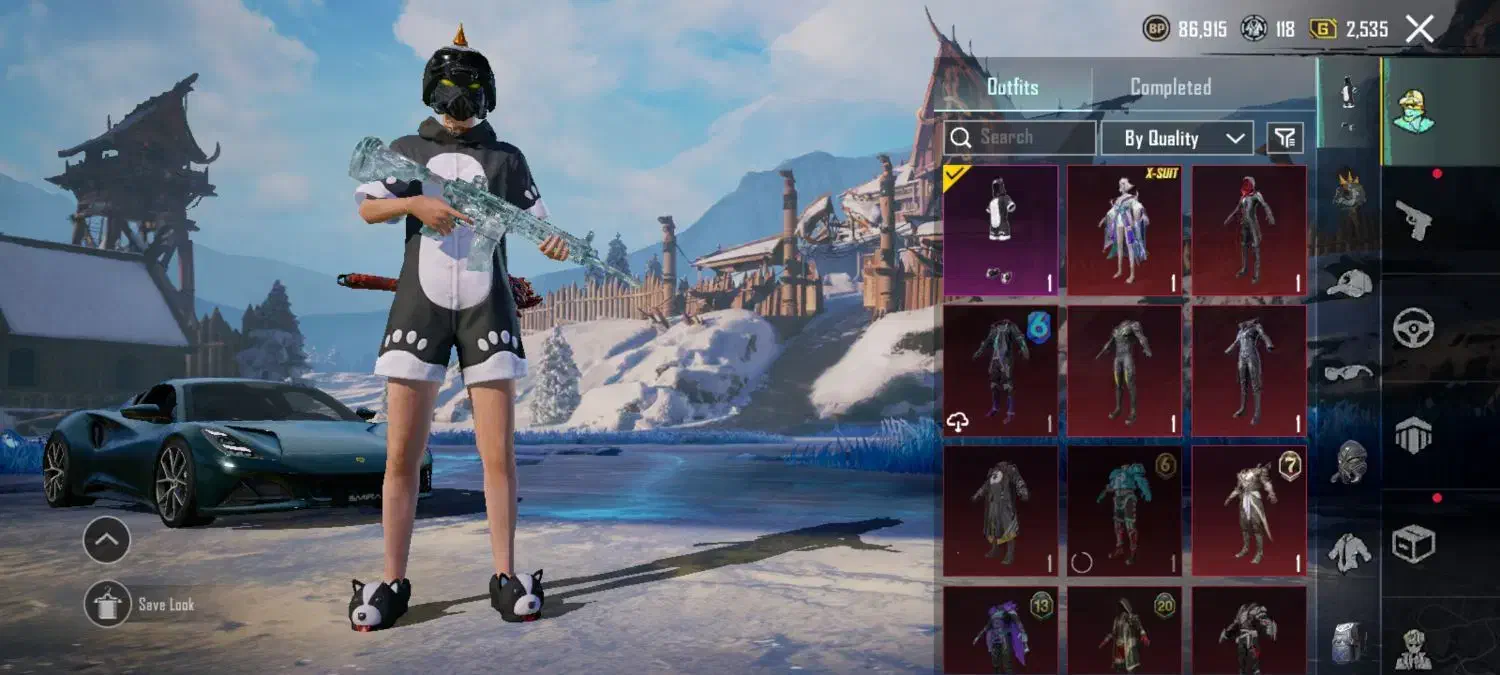Select the equipped panda outfit tile
Image resolution: width=1500 pixels, height=675 pixels.
tap(1000, 231)
